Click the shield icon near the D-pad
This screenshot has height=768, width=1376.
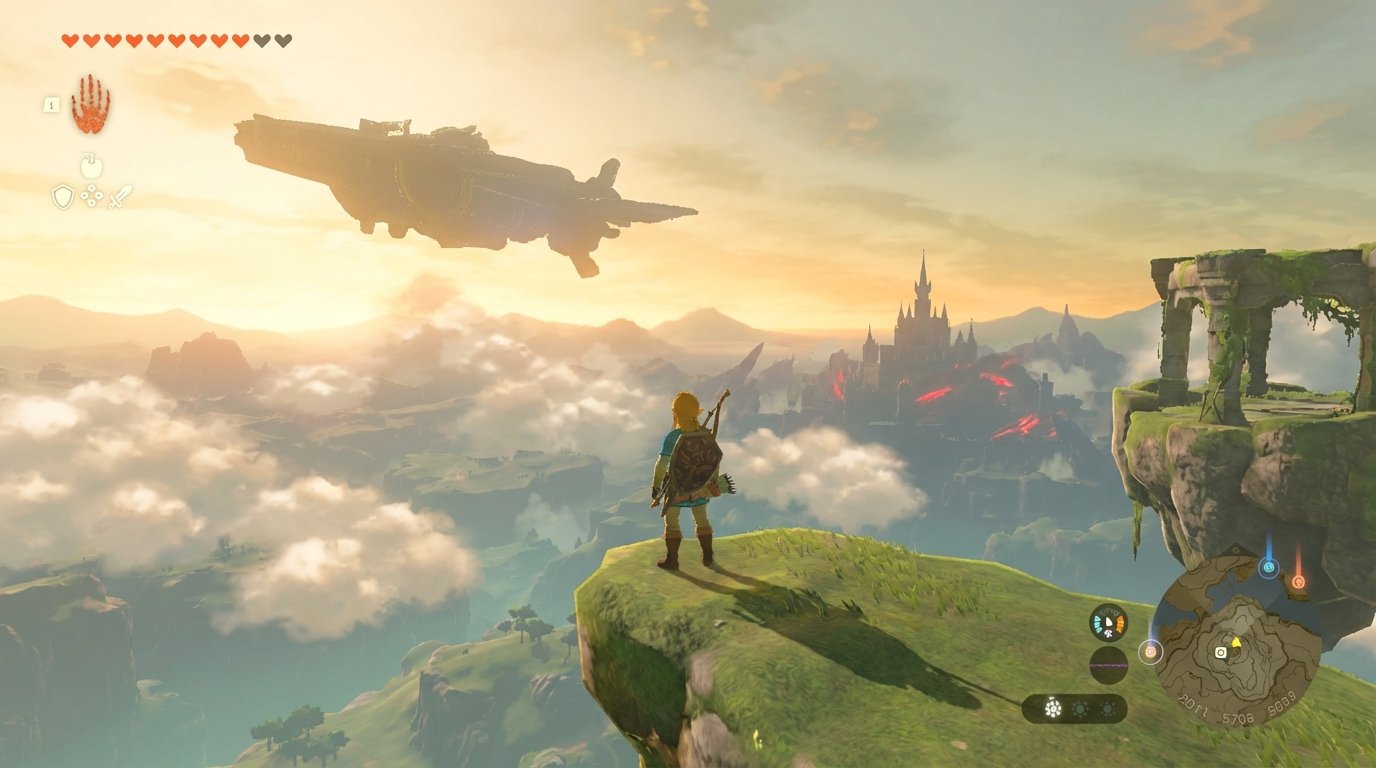(63, 196)
